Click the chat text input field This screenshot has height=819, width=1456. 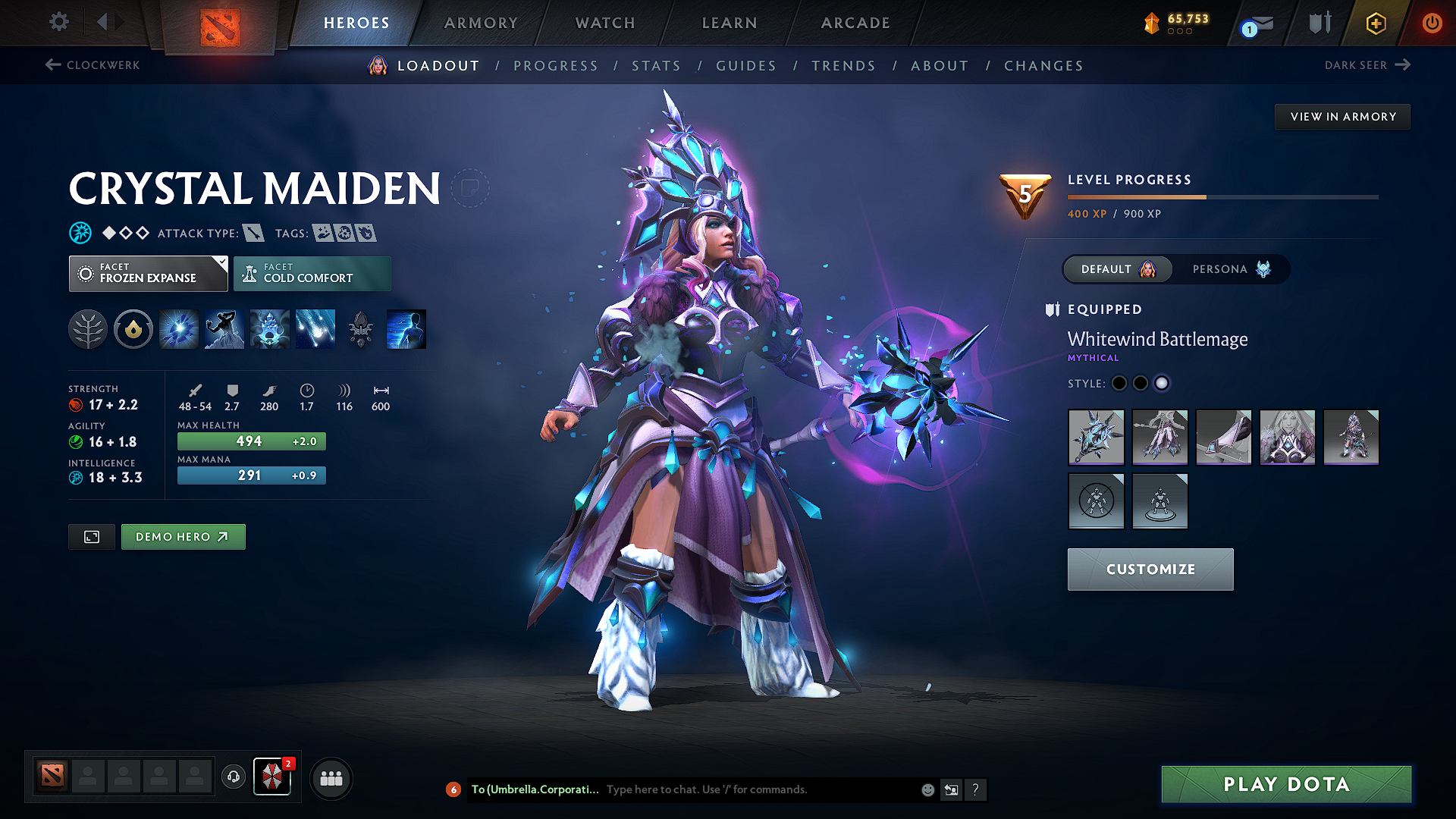coord(751,789)
